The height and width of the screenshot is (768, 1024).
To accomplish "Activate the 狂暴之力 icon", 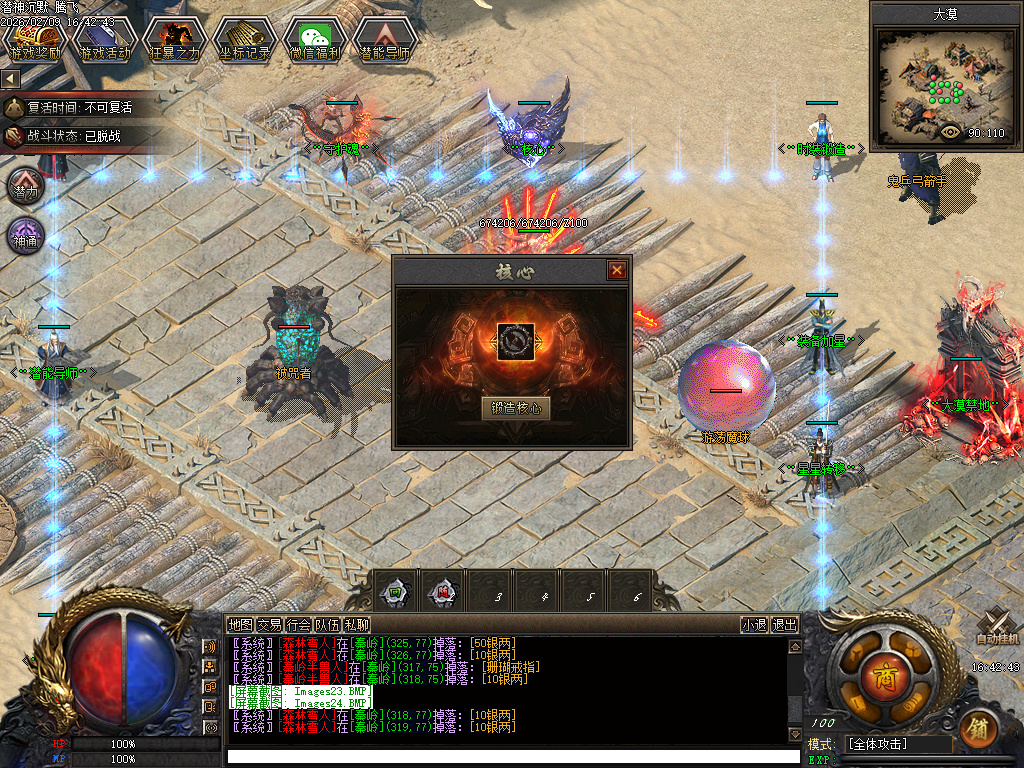I will point(175,40).
